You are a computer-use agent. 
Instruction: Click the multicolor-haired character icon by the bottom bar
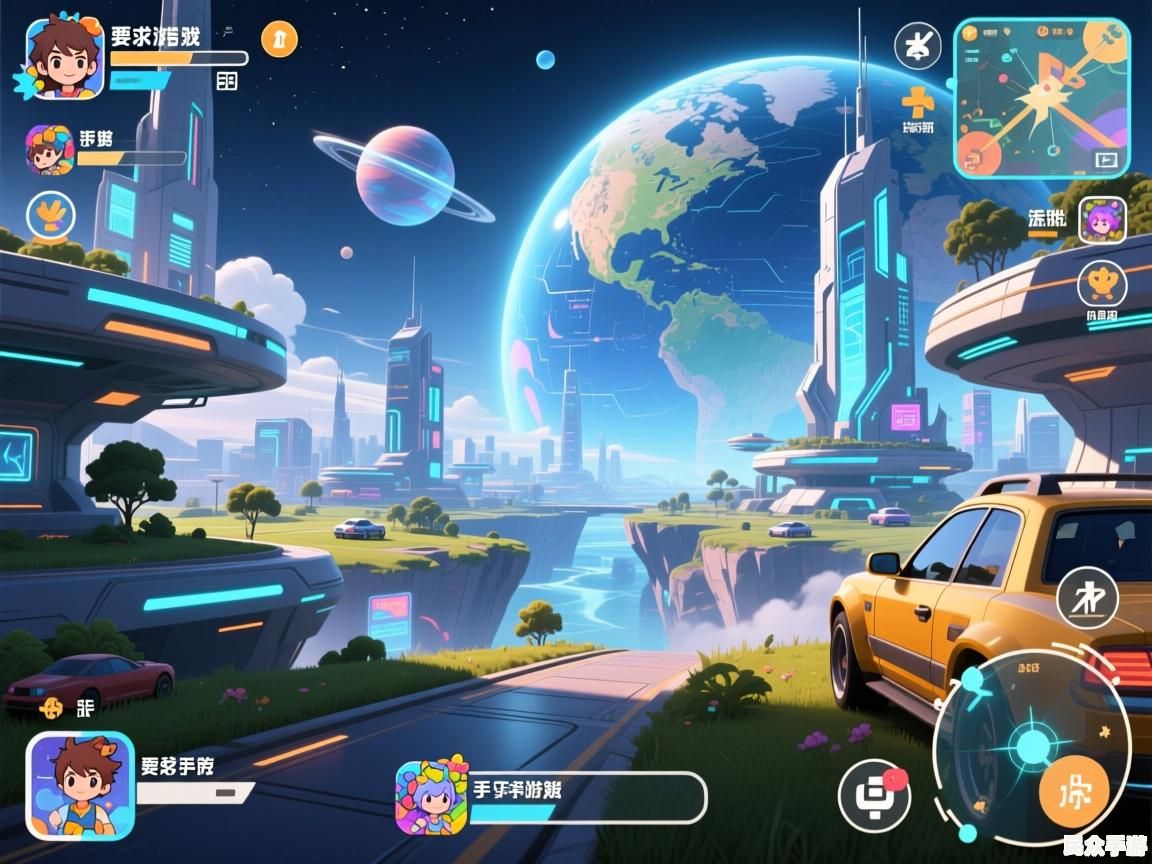pos(432,796)
